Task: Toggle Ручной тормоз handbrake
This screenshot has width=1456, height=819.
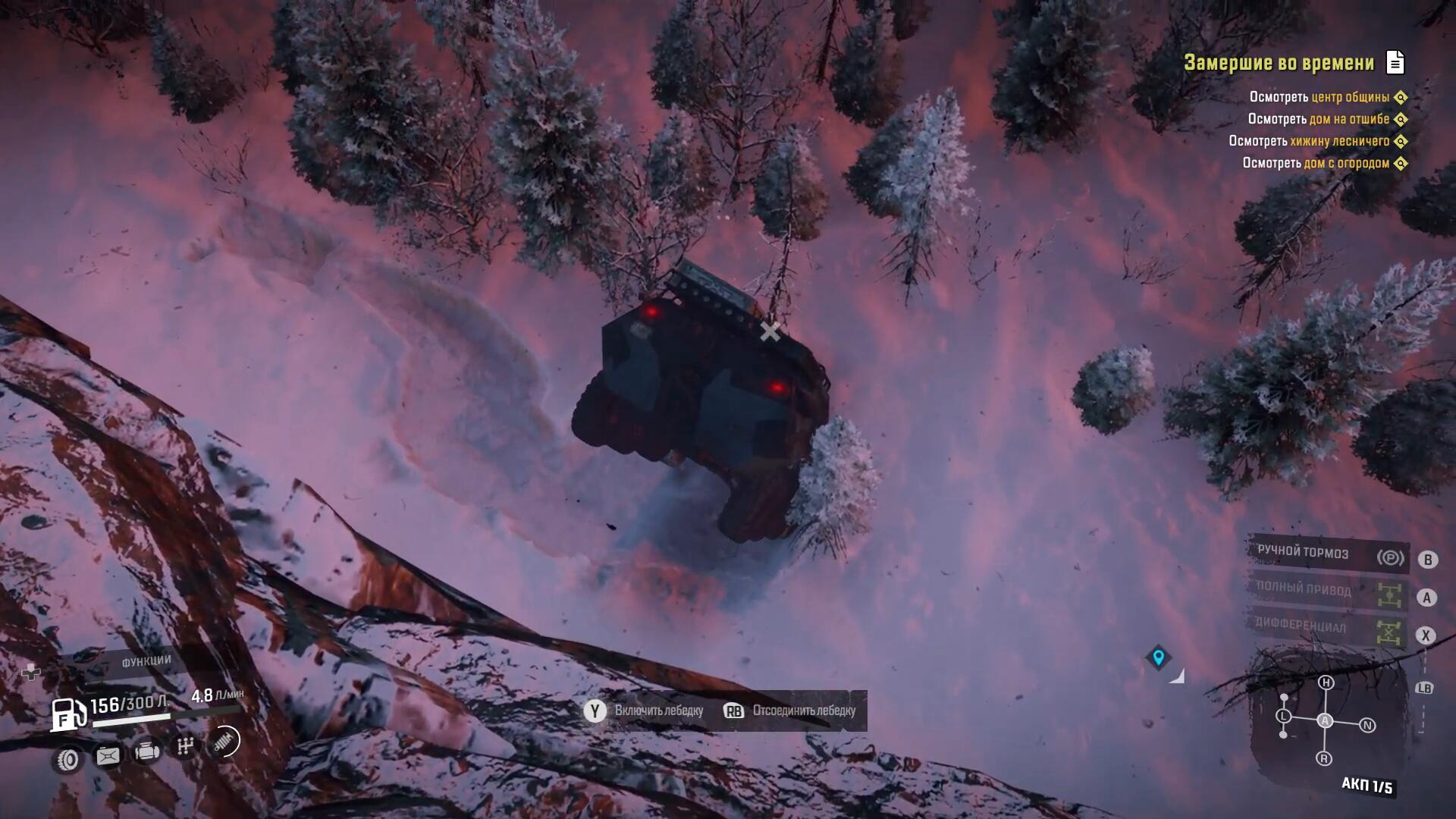Action: coord(1329,555)
